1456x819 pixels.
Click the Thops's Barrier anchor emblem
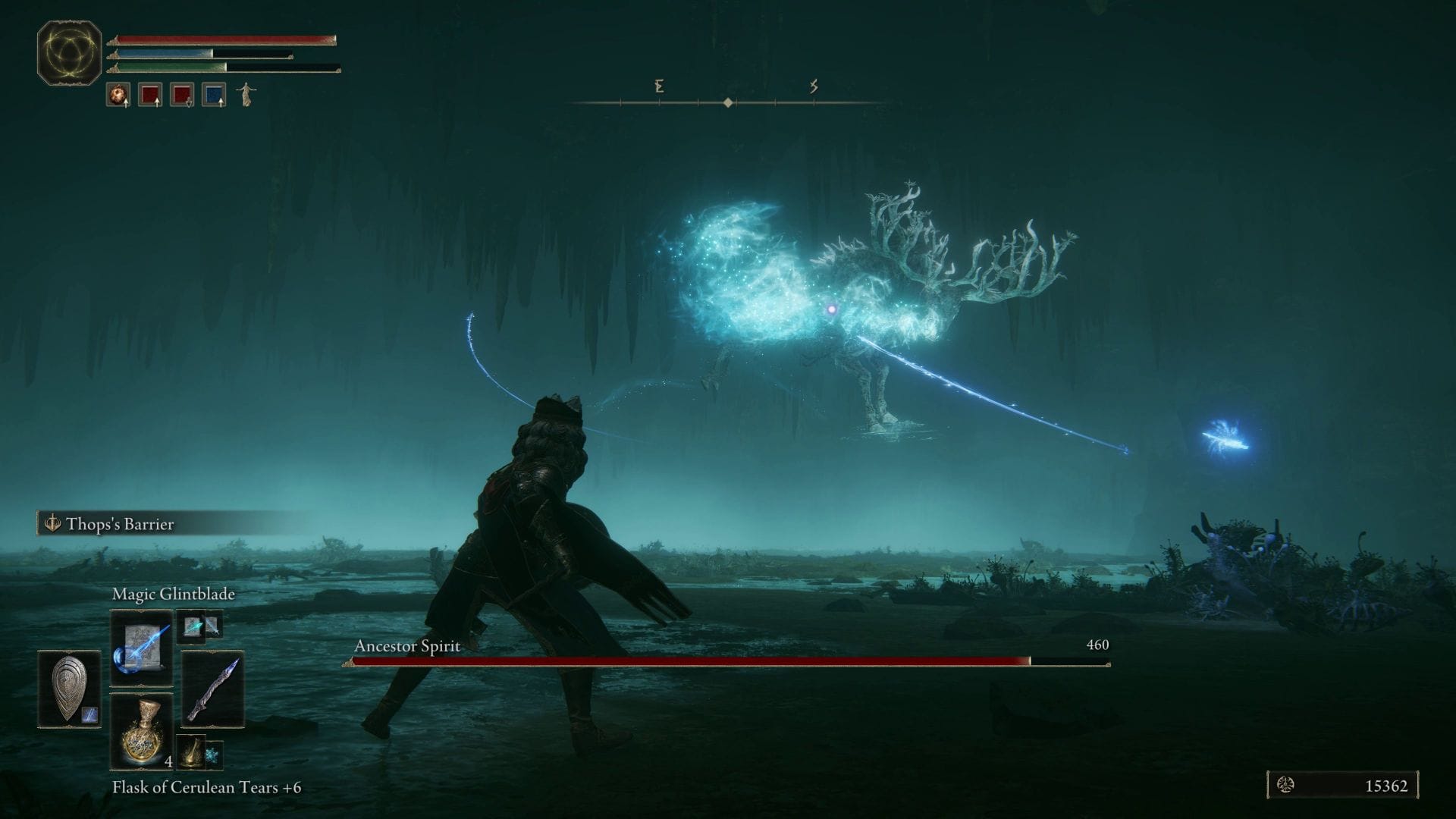click(52, 522)
